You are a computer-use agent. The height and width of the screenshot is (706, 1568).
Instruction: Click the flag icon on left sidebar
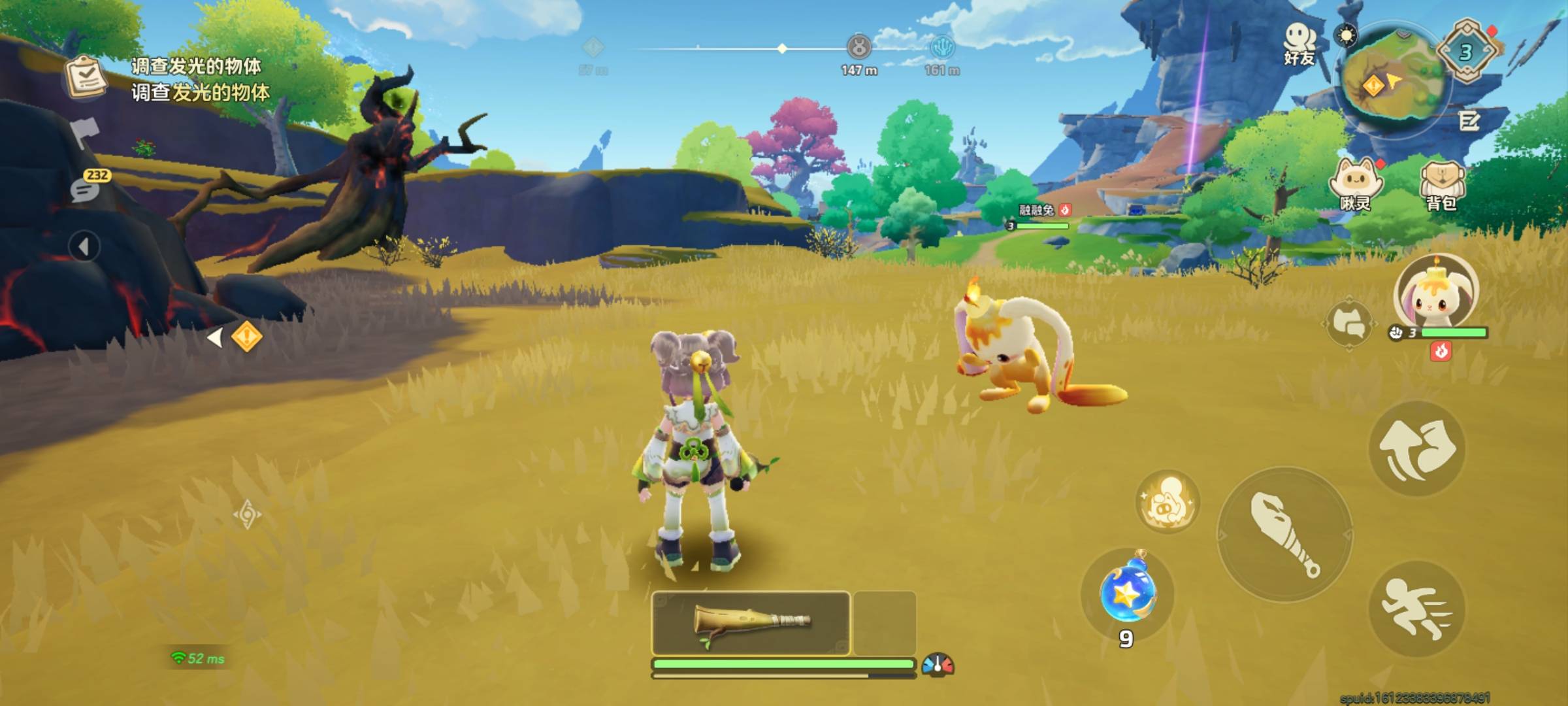85,133
